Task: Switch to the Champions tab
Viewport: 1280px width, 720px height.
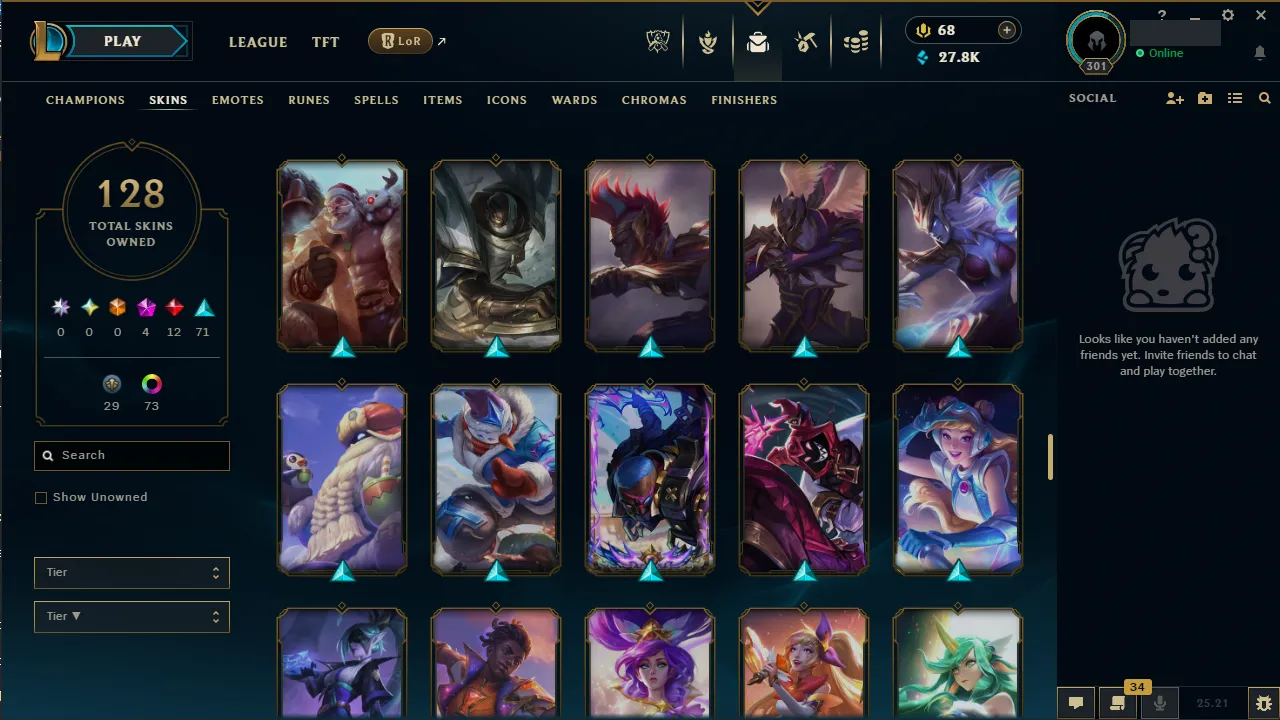Action: click(85, 100)
